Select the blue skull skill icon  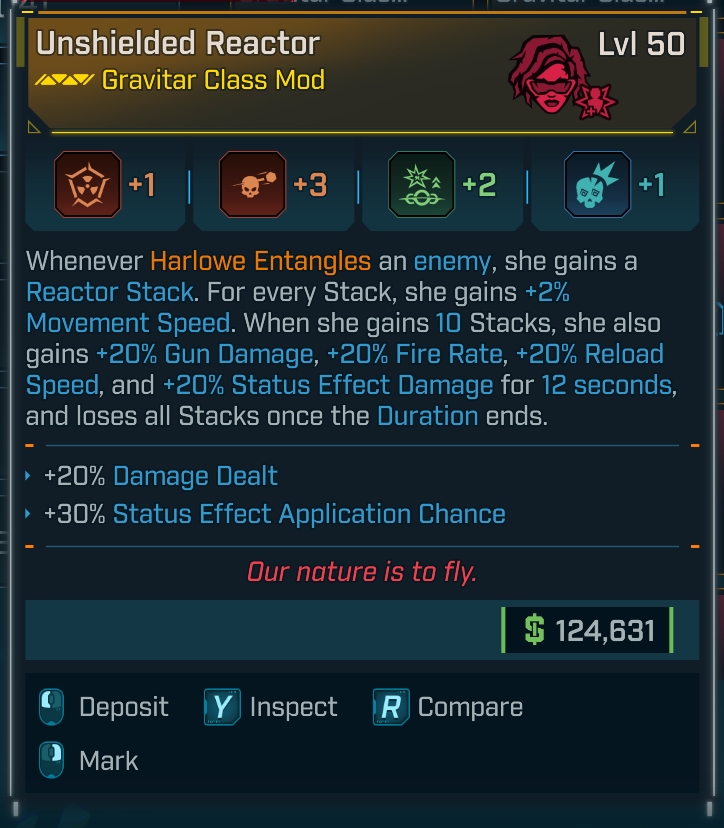tap(597, 186)
